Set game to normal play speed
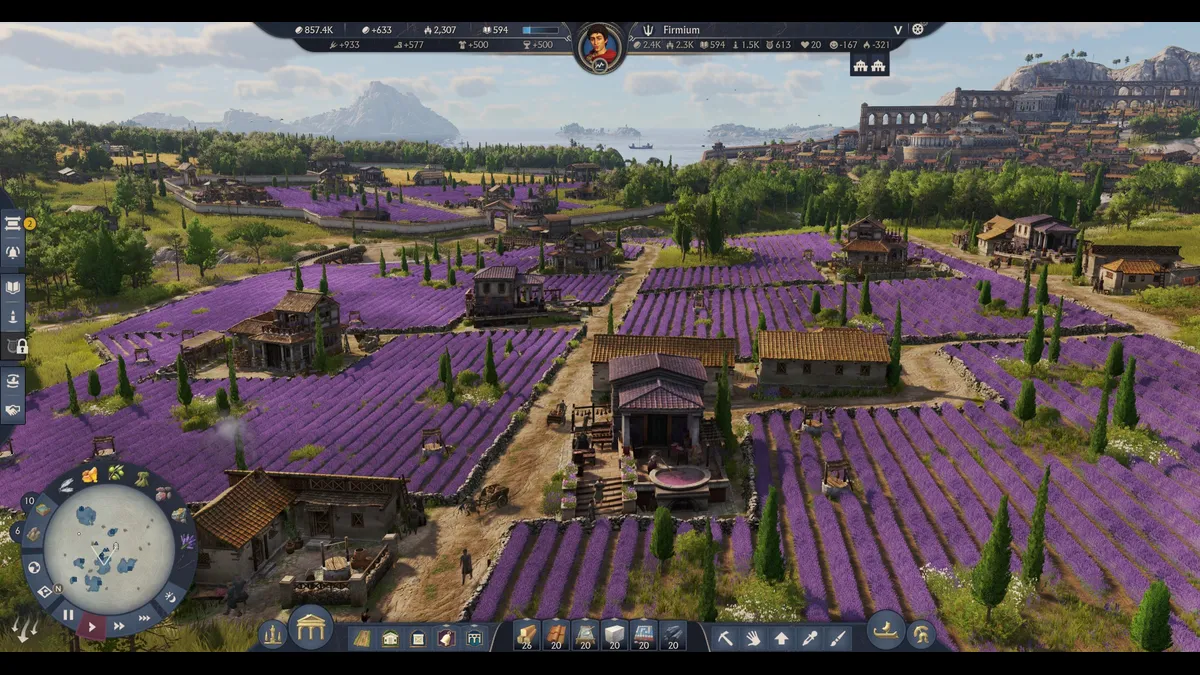The image size is (1200, 675). (92, 627)
